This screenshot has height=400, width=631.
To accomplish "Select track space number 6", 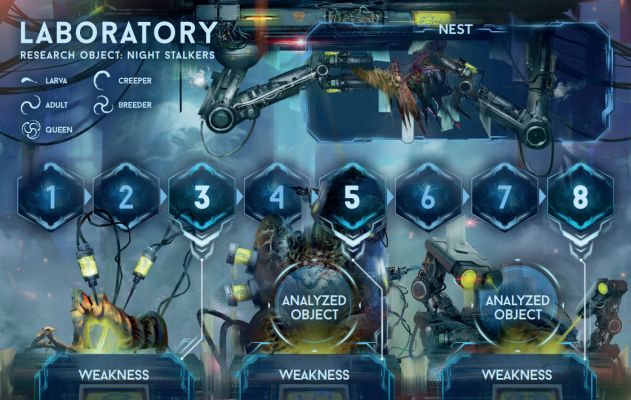I will 428,197.
